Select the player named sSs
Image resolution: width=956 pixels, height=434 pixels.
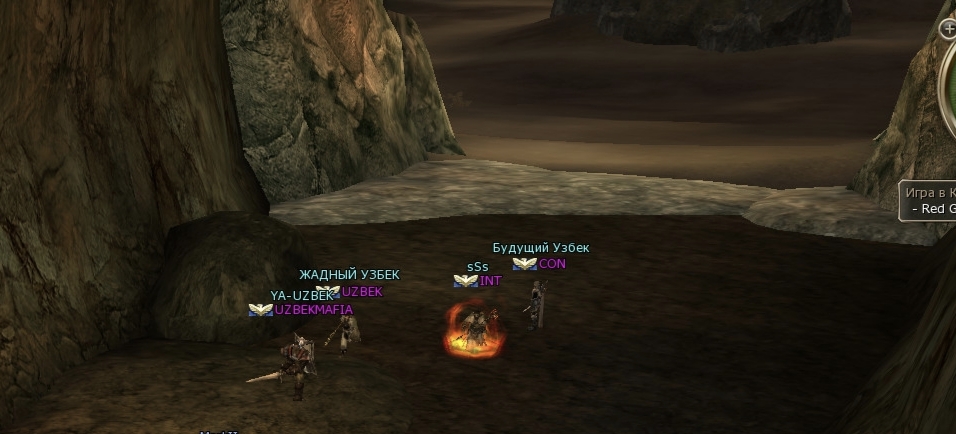pos(479,328)
